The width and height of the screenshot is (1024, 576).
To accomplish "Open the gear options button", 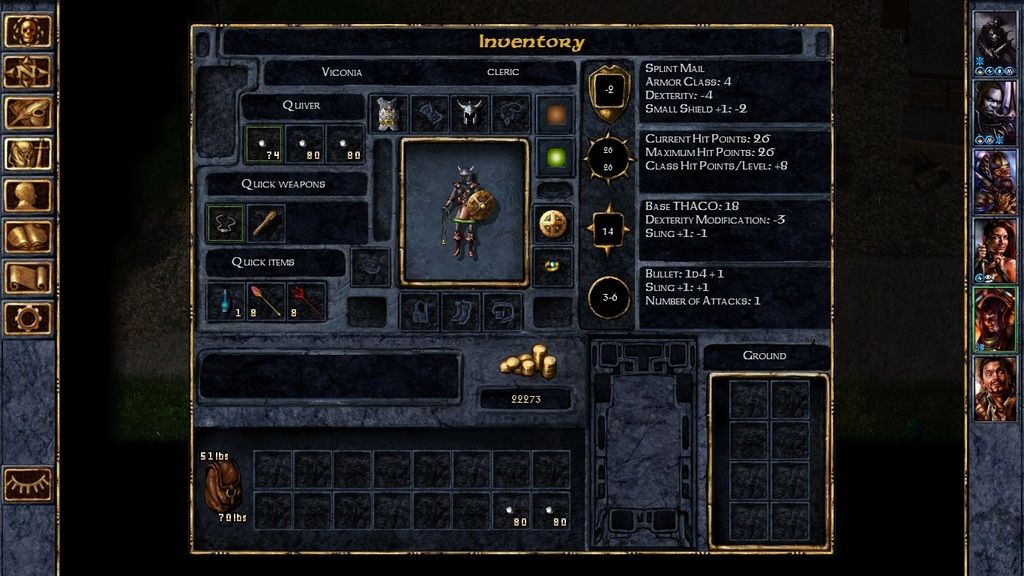I will (28, 318).
